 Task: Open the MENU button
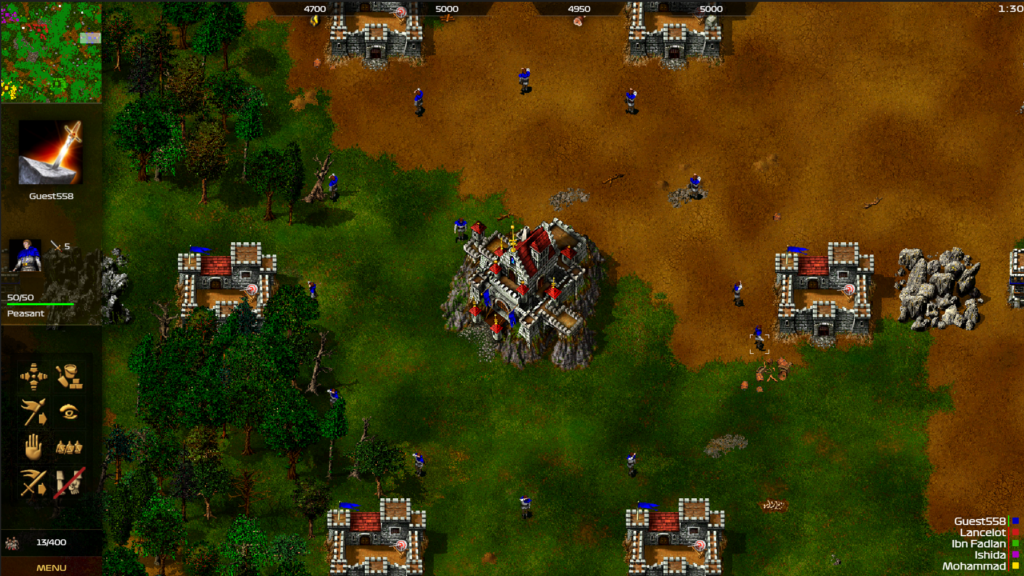click(51, 567)
